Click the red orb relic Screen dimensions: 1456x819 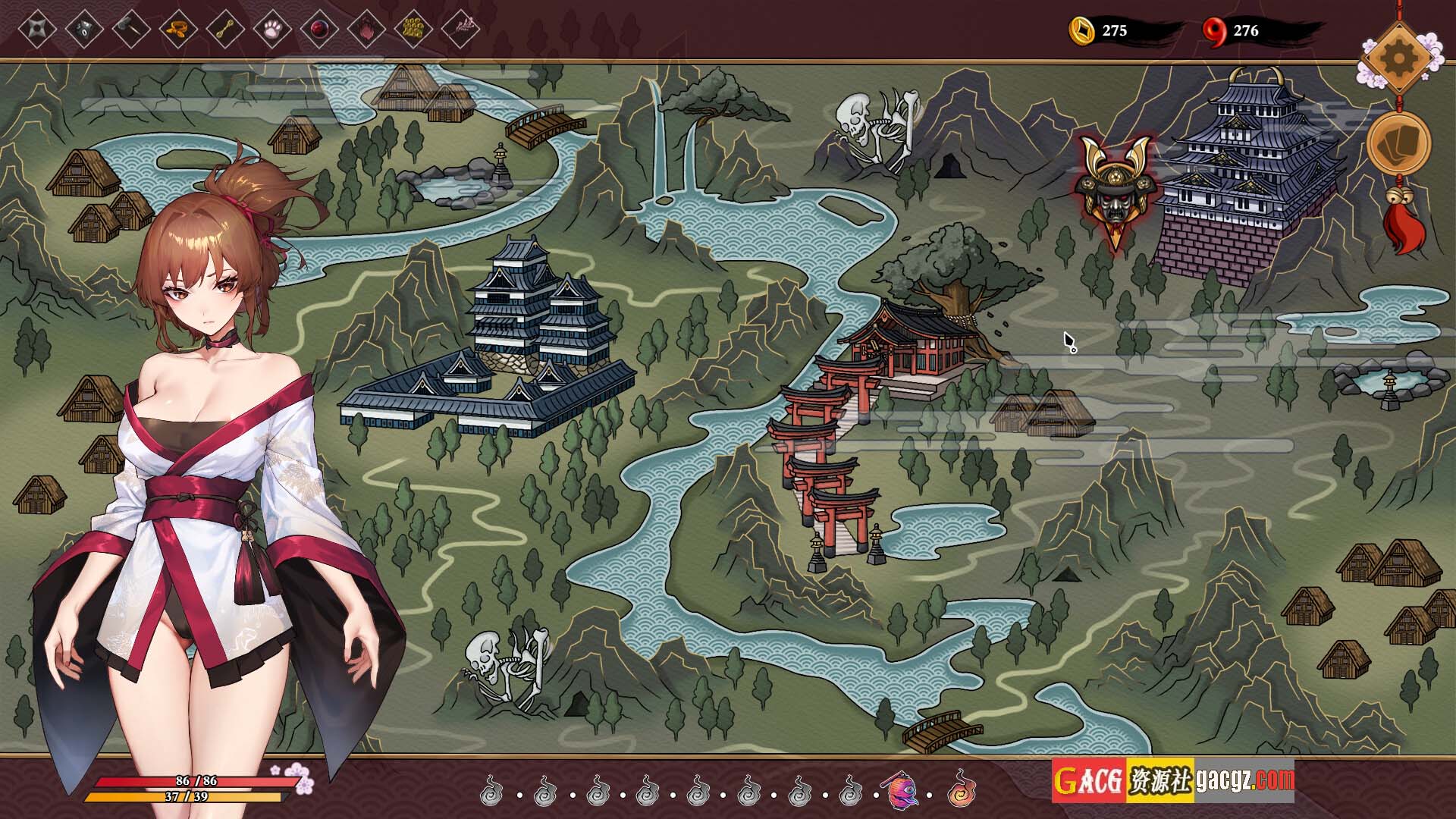[x=319, y=30]
